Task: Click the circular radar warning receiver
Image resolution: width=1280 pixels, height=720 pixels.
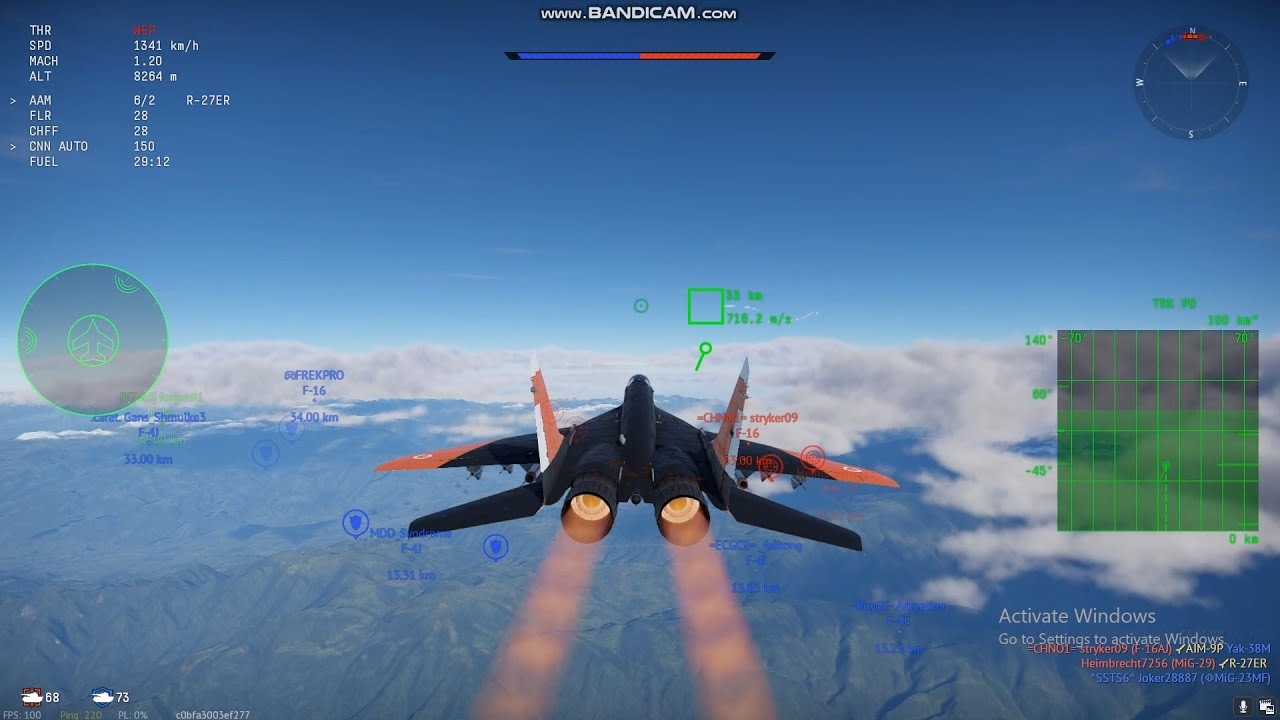Action: [92, 340]
